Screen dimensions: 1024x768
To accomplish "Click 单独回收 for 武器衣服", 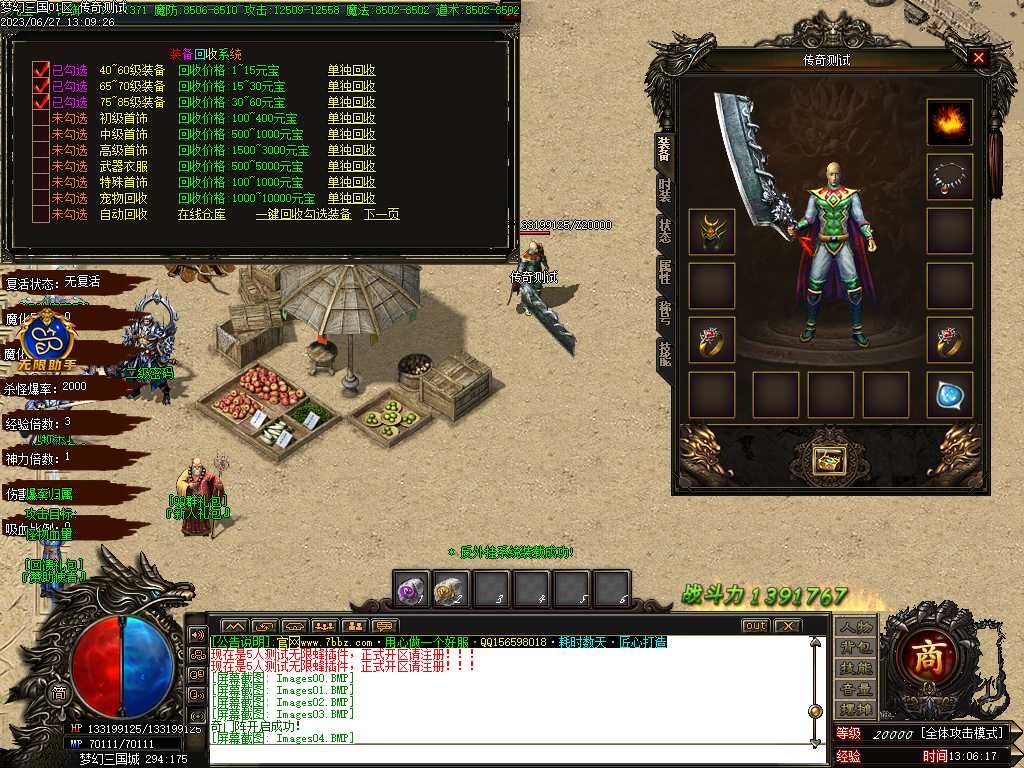I will coord(351,166).
